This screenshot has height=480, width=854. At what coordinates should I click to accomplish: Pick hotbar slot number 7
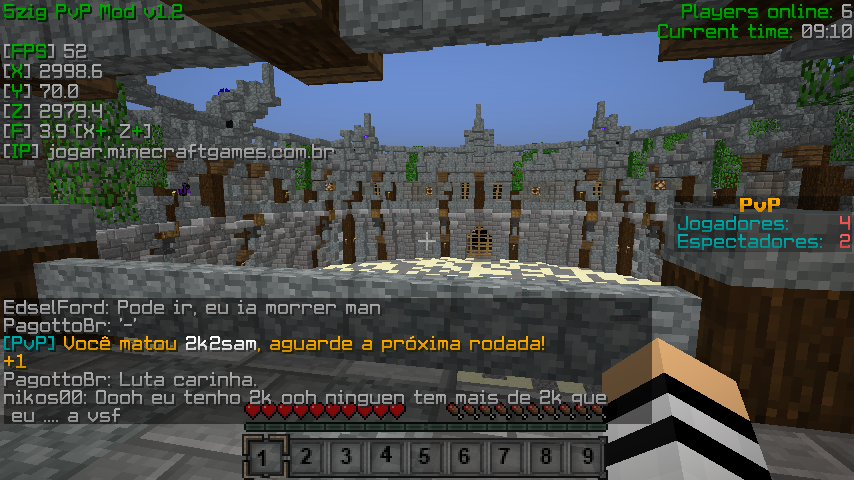click(x=505, y=458)
